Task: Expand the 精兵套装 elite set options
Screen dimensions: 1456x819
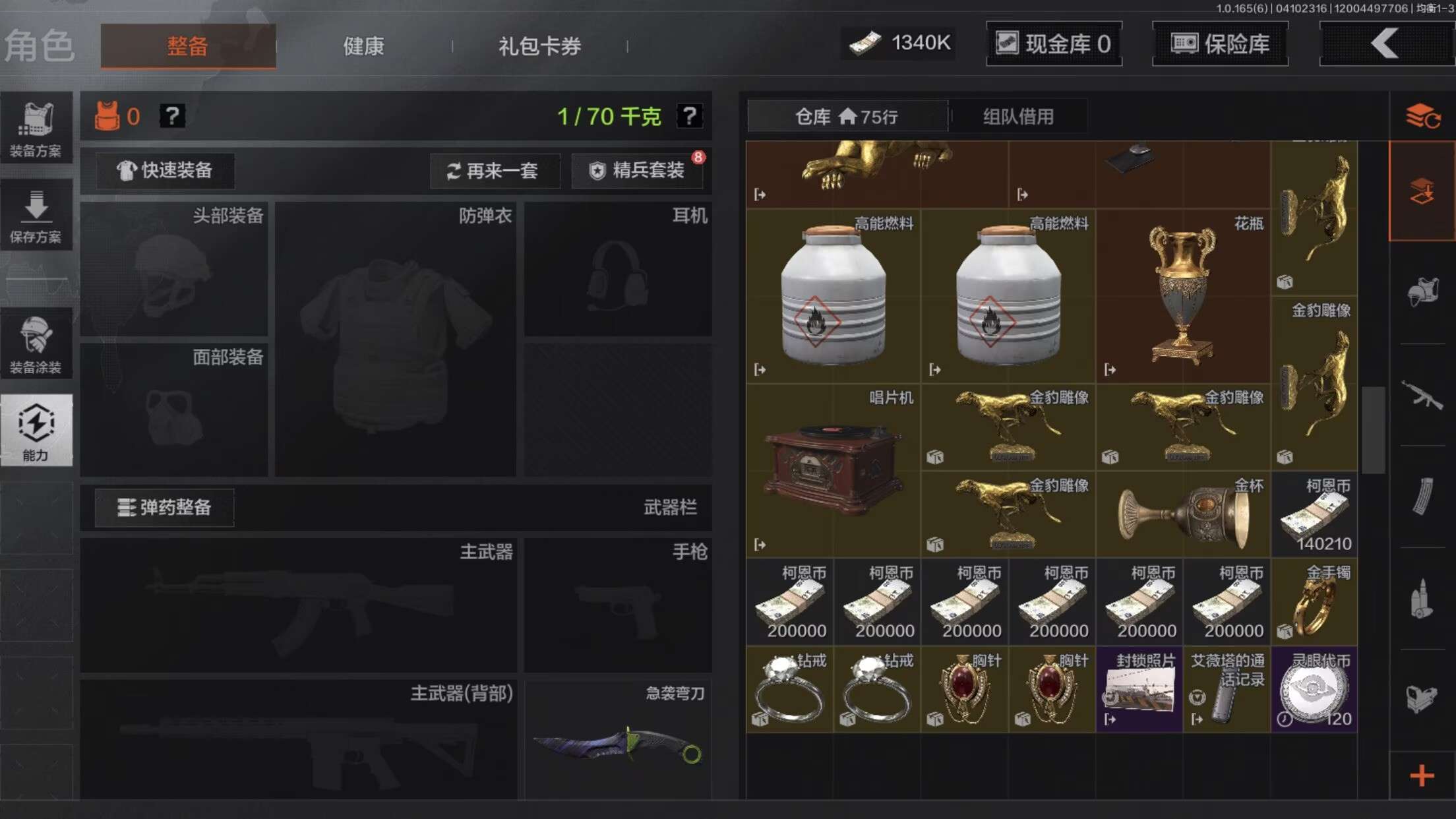Action: coord(637,170)
